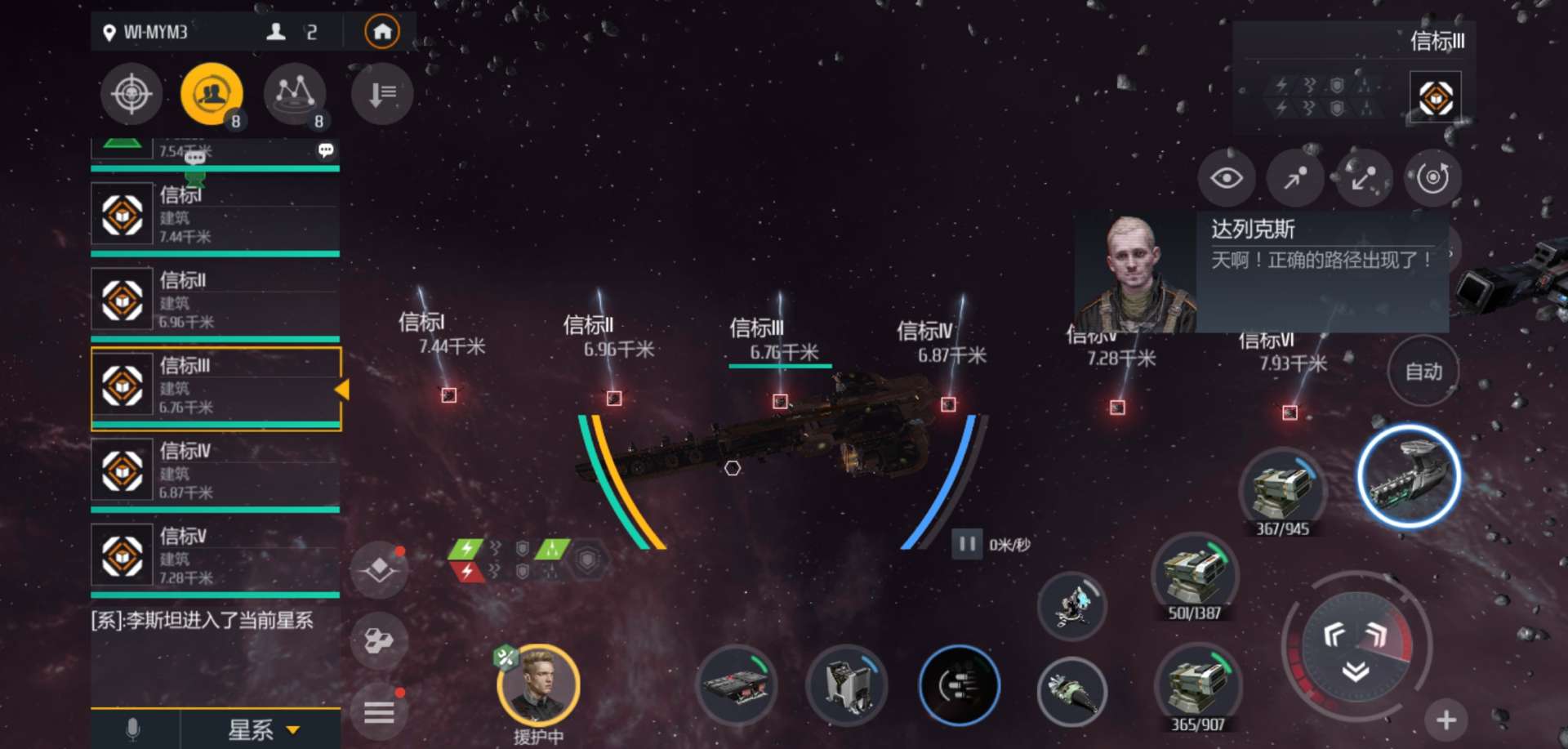Activate the eye look-at target button

coord(1226,177)
